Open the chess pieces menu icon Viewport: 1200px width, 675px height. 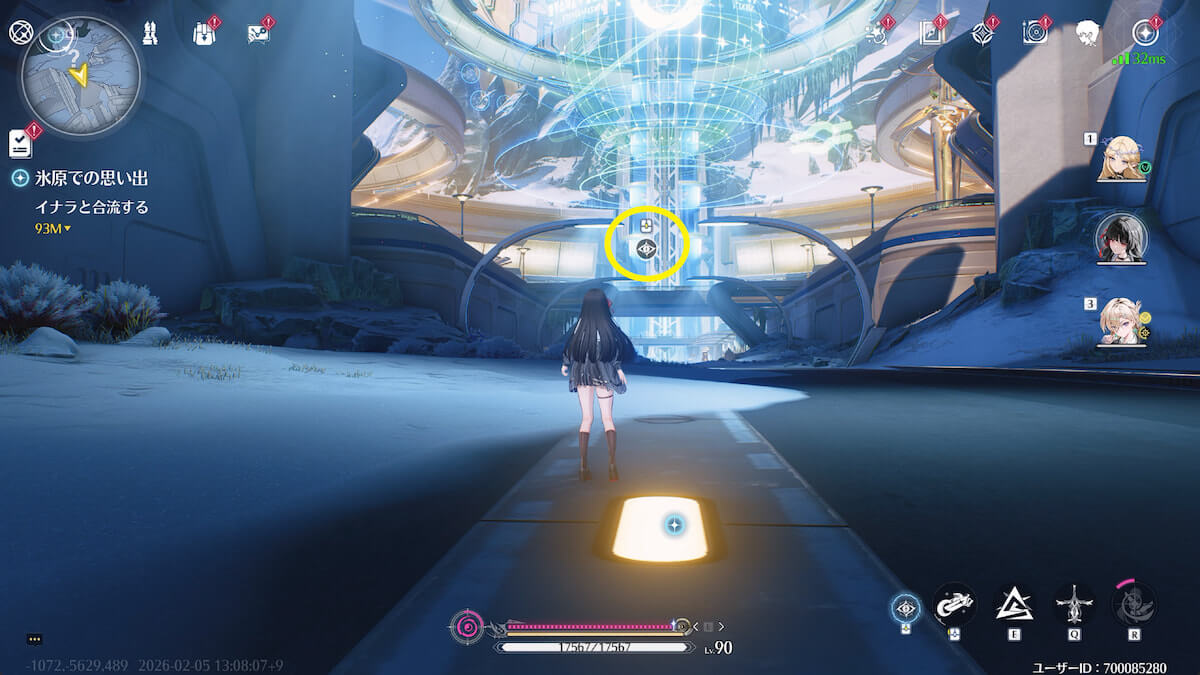coord(149,33)
